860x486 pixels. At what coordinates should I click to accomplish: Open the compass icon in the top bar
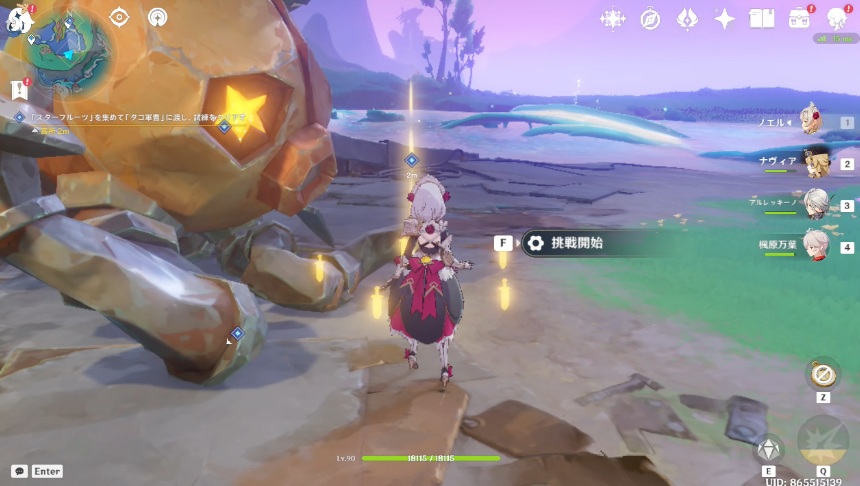point(650,19)
